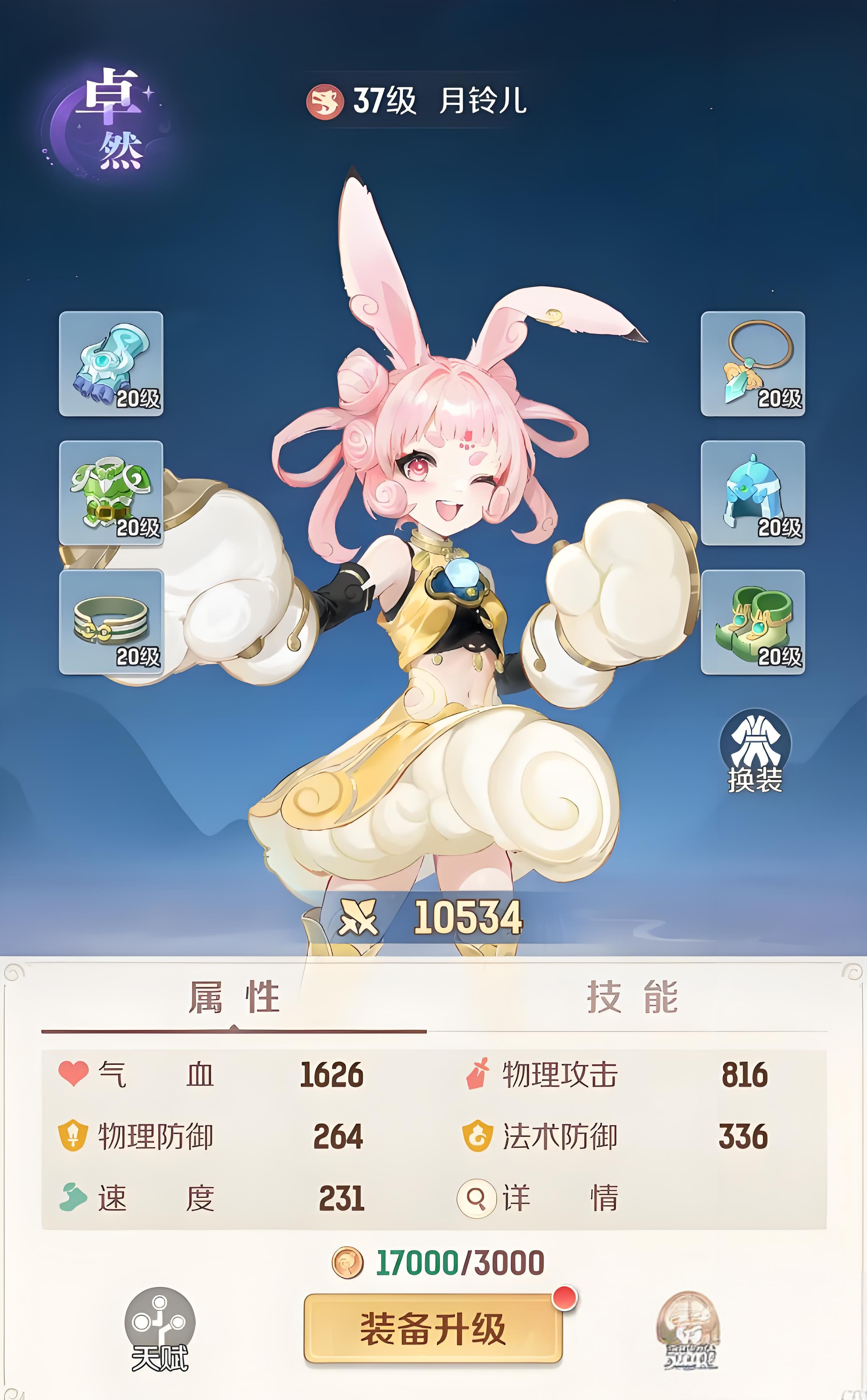Select the green belt equipment slot
This screenshot has width=867, height=1400.
[111, 622]
